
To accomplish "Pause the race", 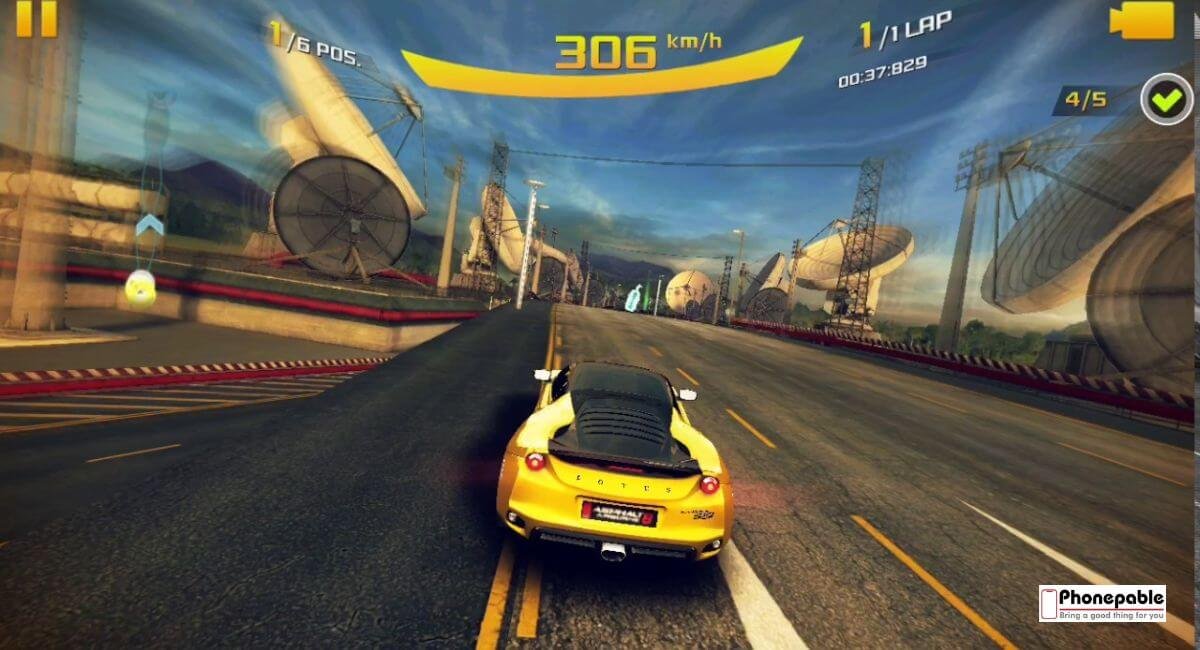I will 37,17.
